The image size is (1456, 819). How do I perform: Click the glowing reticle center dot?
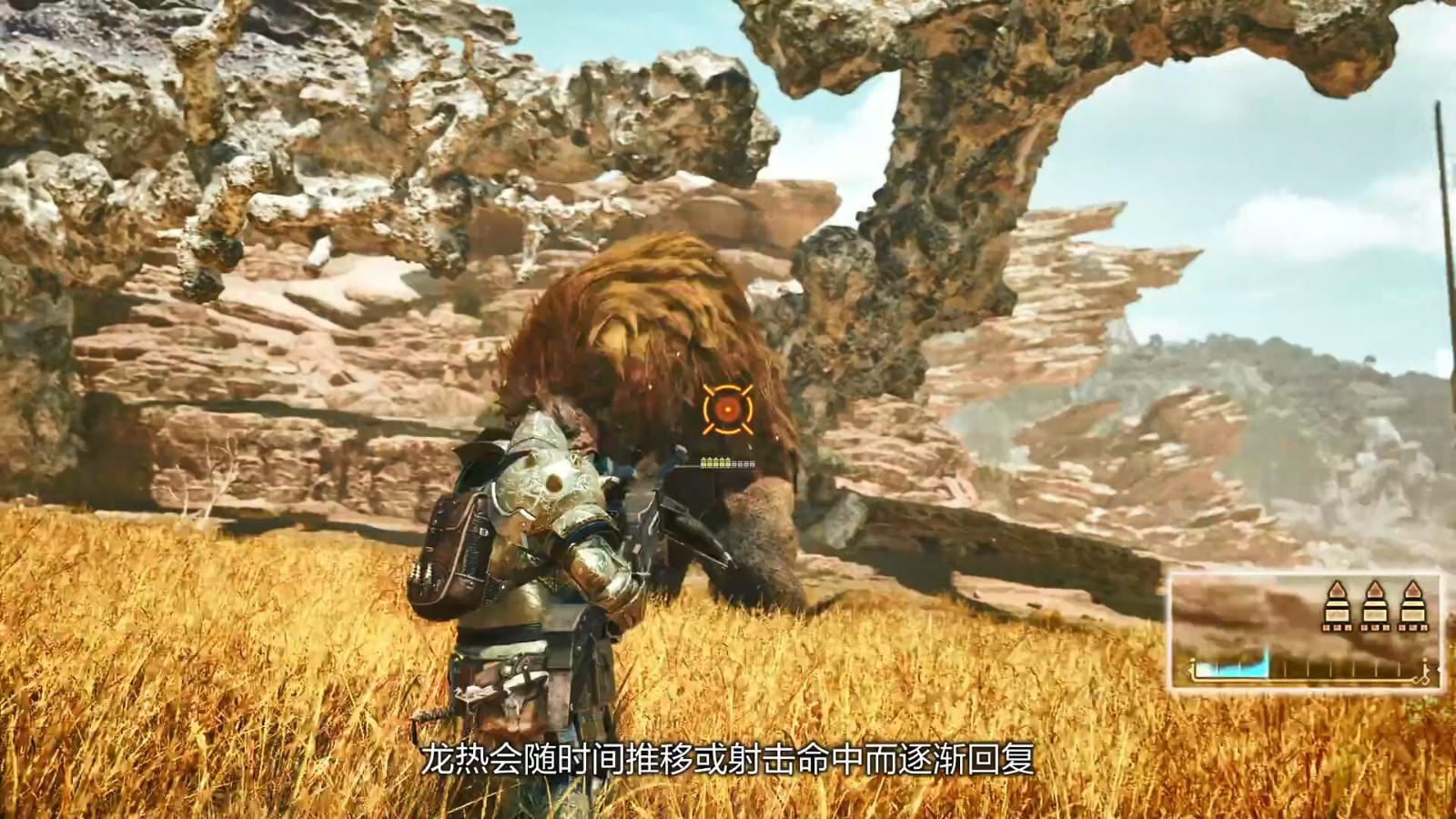tap(728, 409)
